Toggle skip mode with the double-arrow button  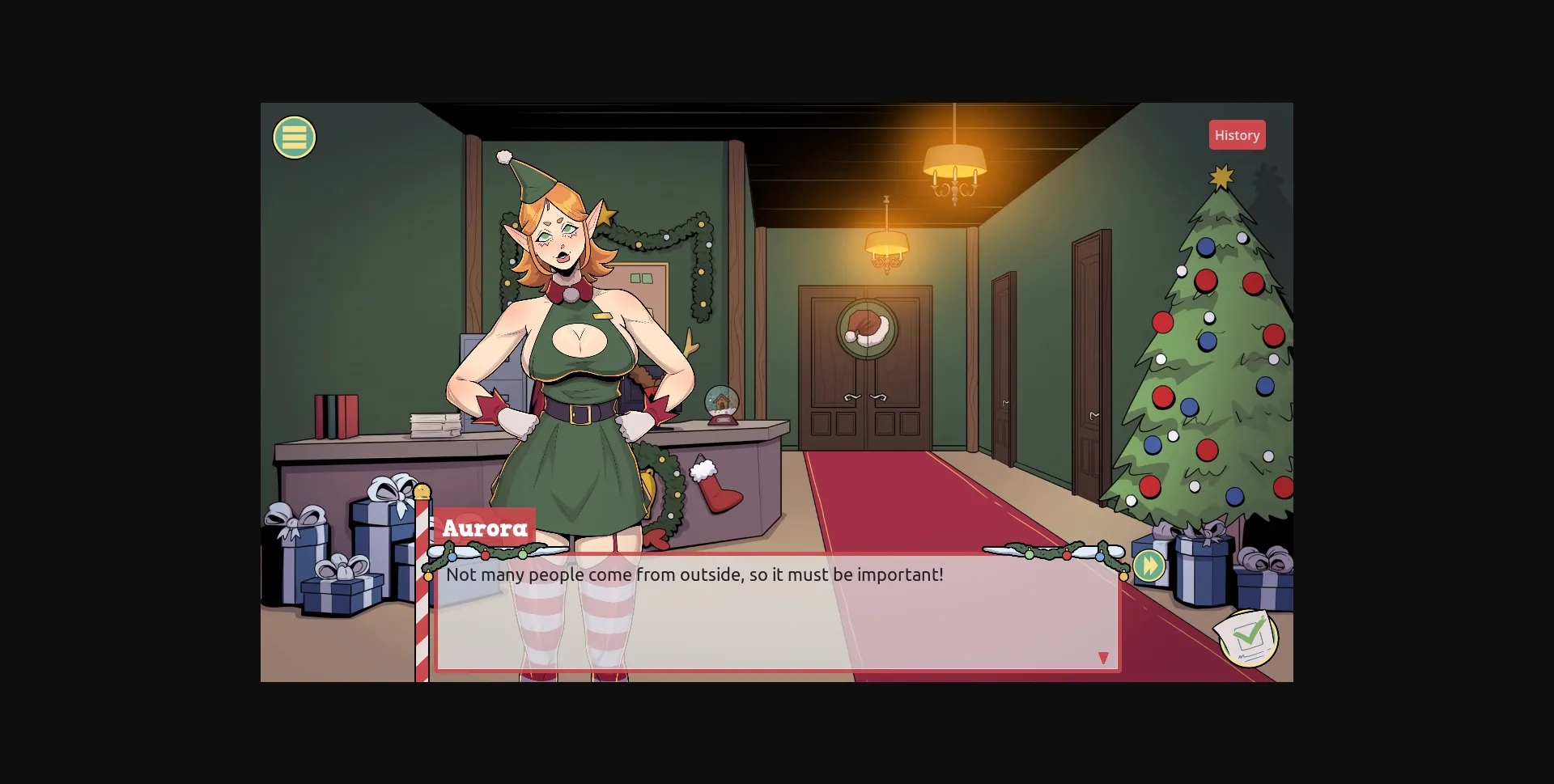[x=1151, y=566]
